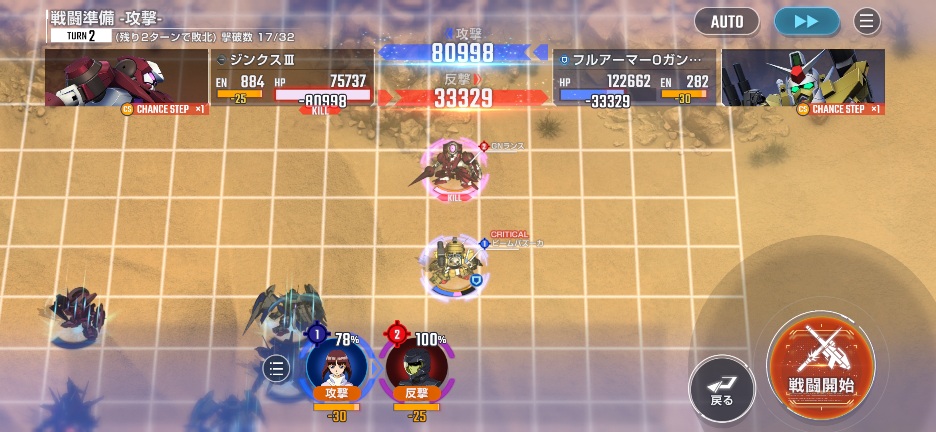Activate the fast-forward speed button
The height and width of the screenshot is (432, 936).
point(806,21)
